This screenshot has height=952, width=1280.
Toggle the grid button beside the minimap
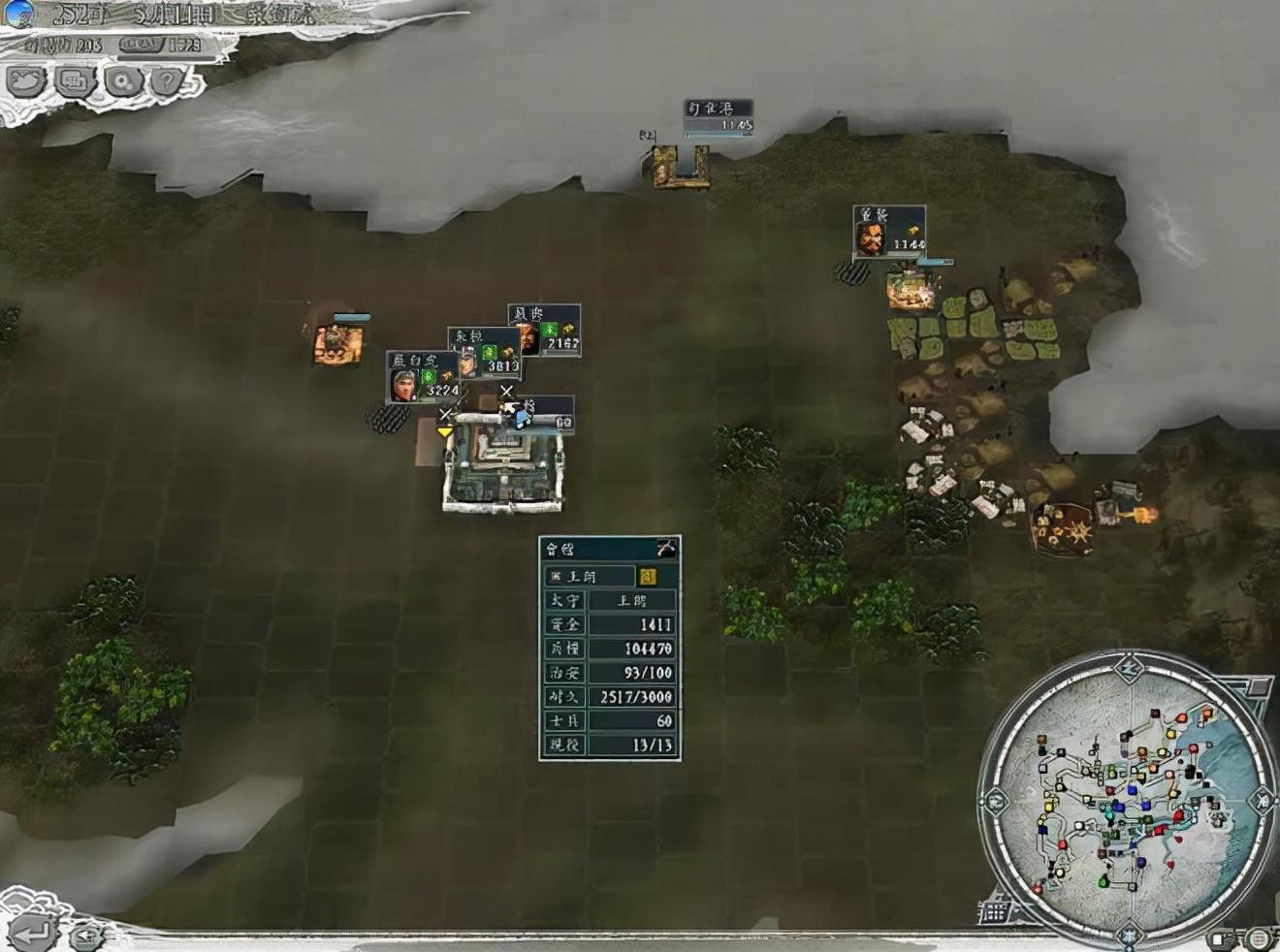[995, 911]
